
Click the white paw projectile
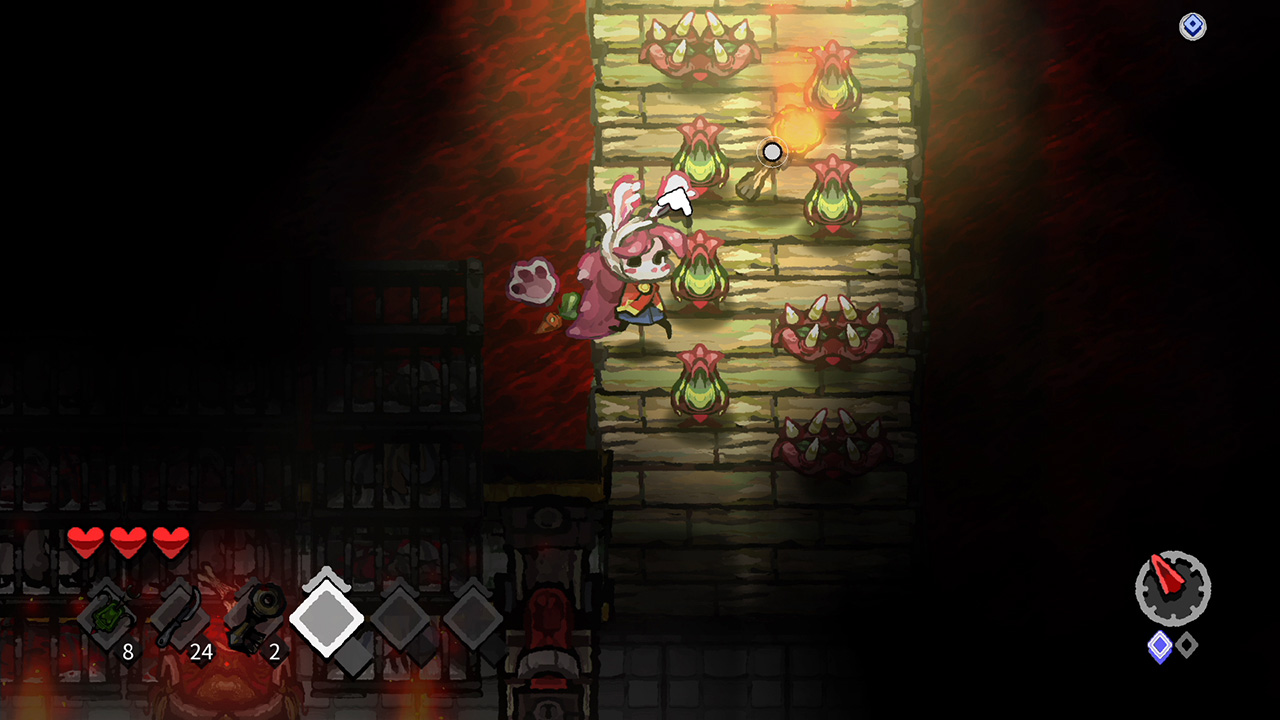click(534, 285)
